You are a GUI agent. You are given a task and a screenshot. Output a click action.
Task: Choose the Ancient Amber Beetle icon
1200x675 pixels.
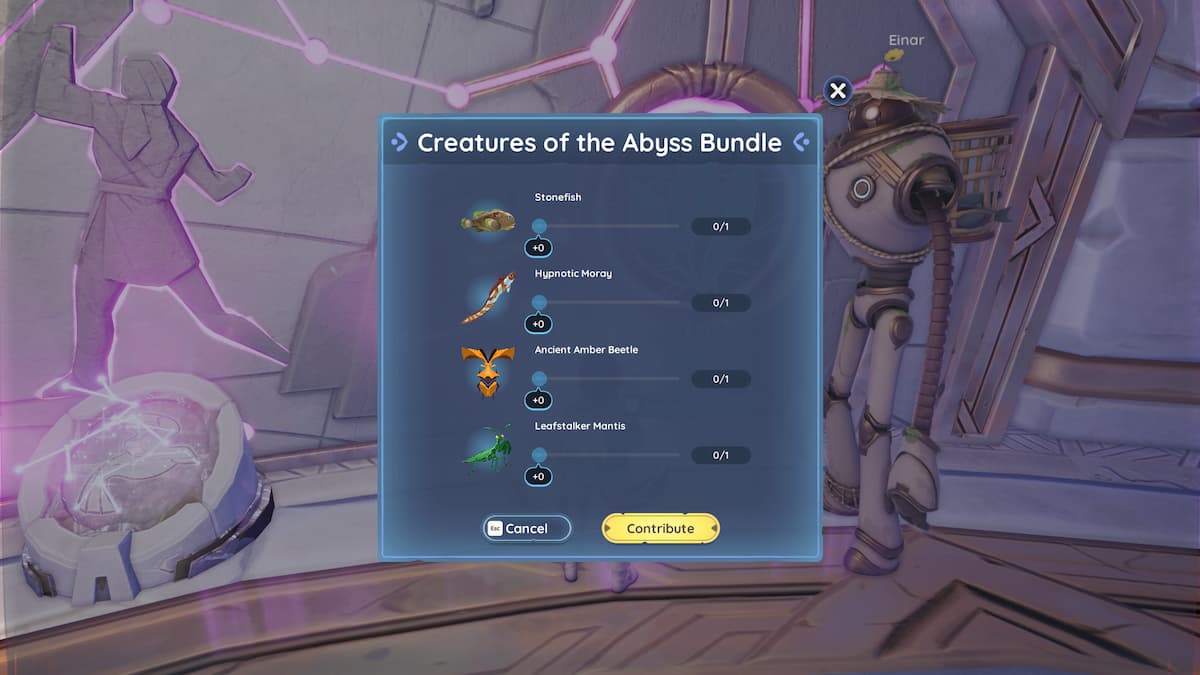(x=488, y=372)
